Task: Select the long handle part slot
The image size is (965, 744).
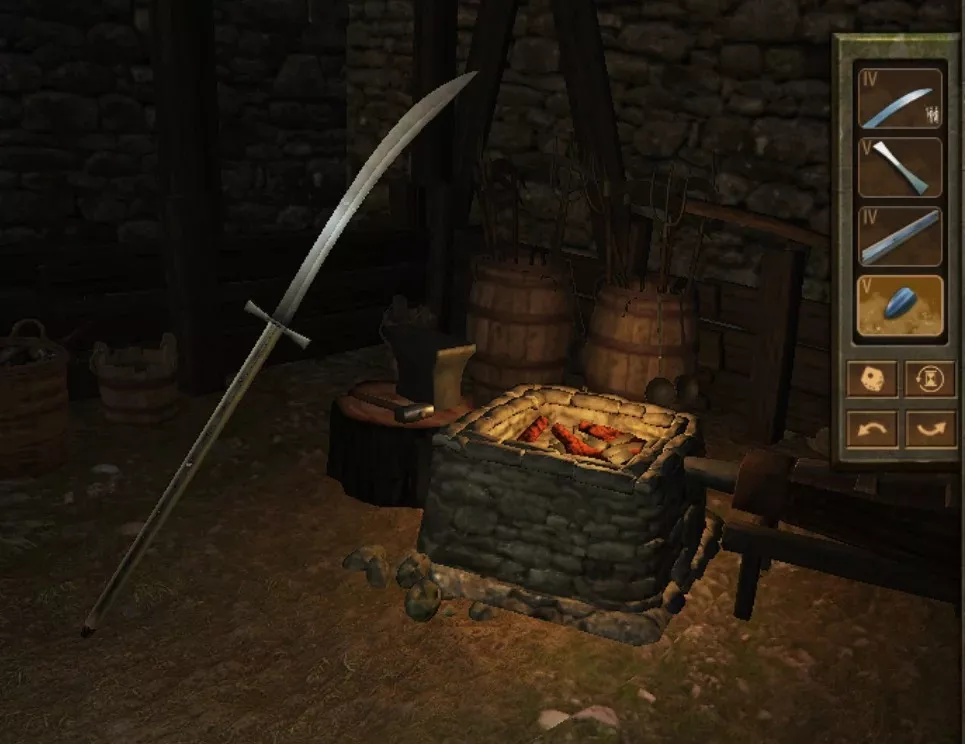Action: coord(899,237)
